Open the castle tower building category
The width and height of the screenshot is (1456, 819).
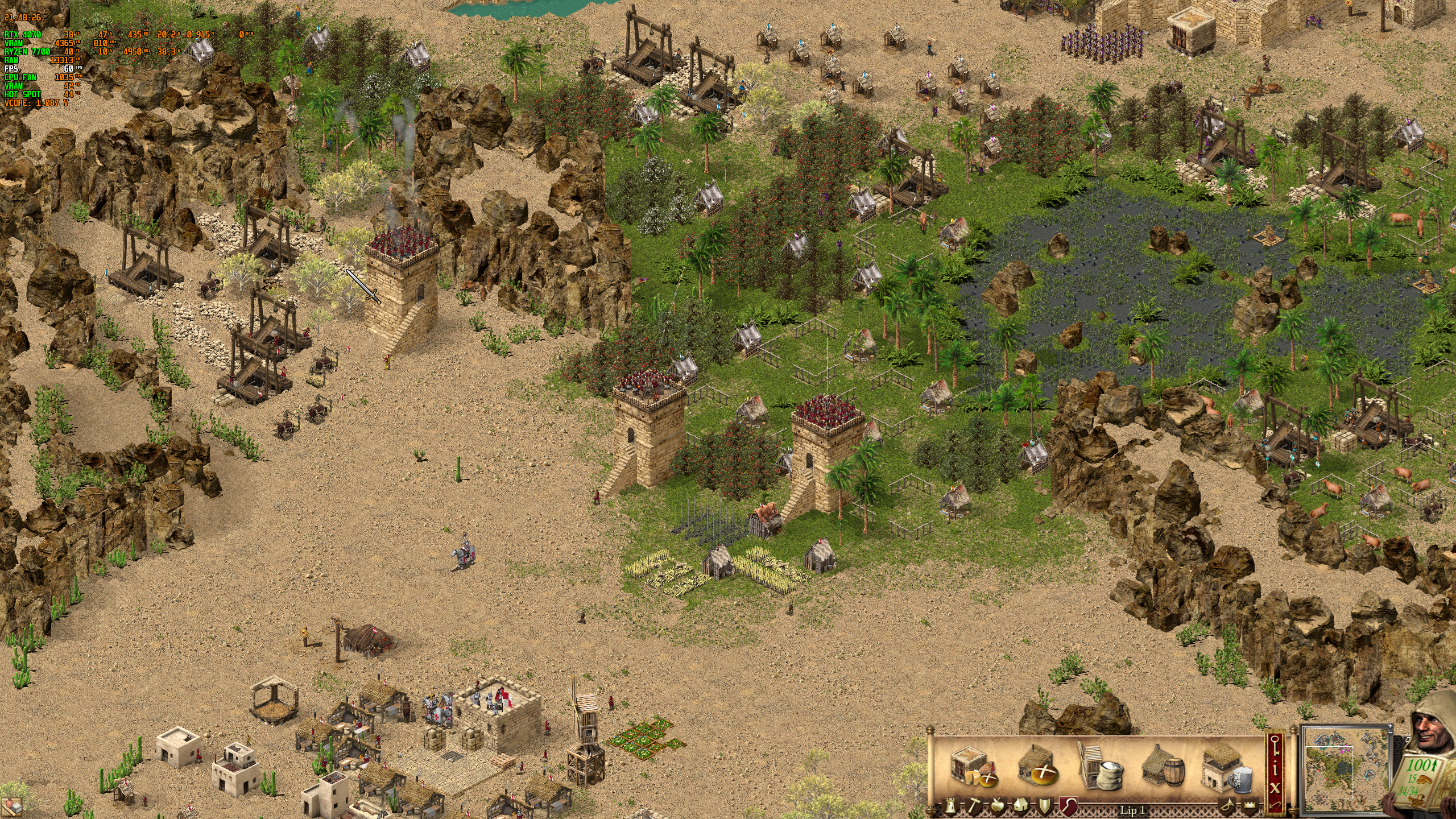pyautogui.click(x=949, y=806)
